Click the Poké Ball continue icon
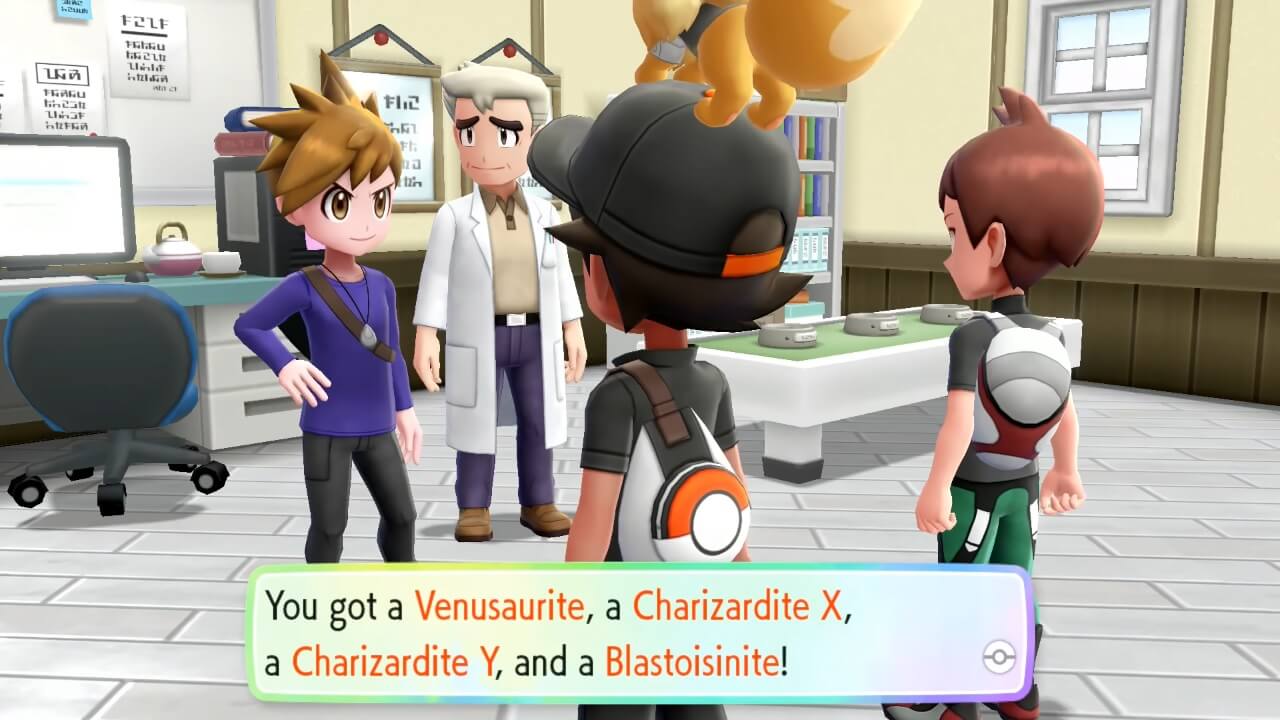The image size is (1280, 720). pyautogui.click(x=999, y=657)
